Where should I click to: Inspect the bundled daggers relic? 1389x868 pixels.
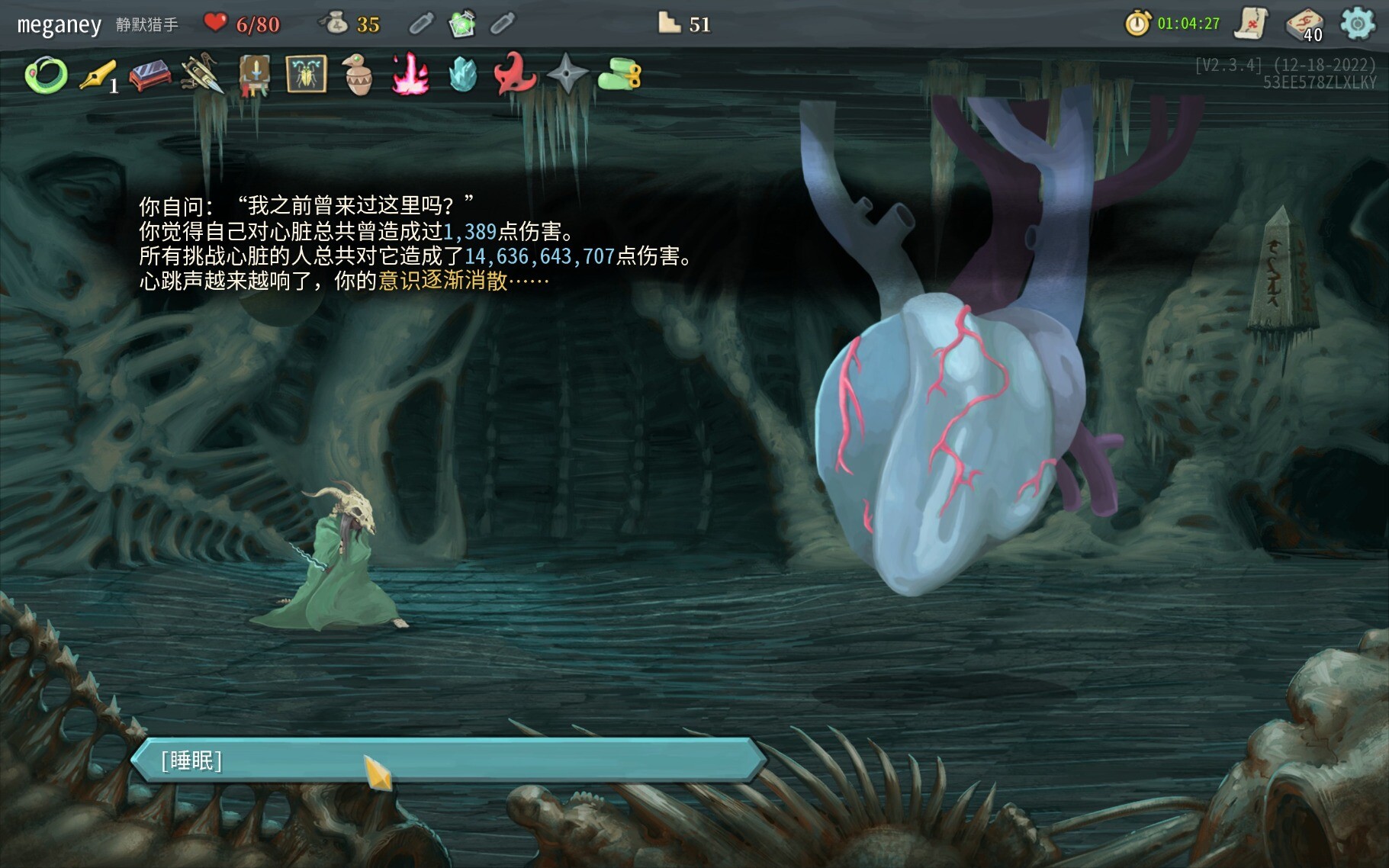[201, 76]
